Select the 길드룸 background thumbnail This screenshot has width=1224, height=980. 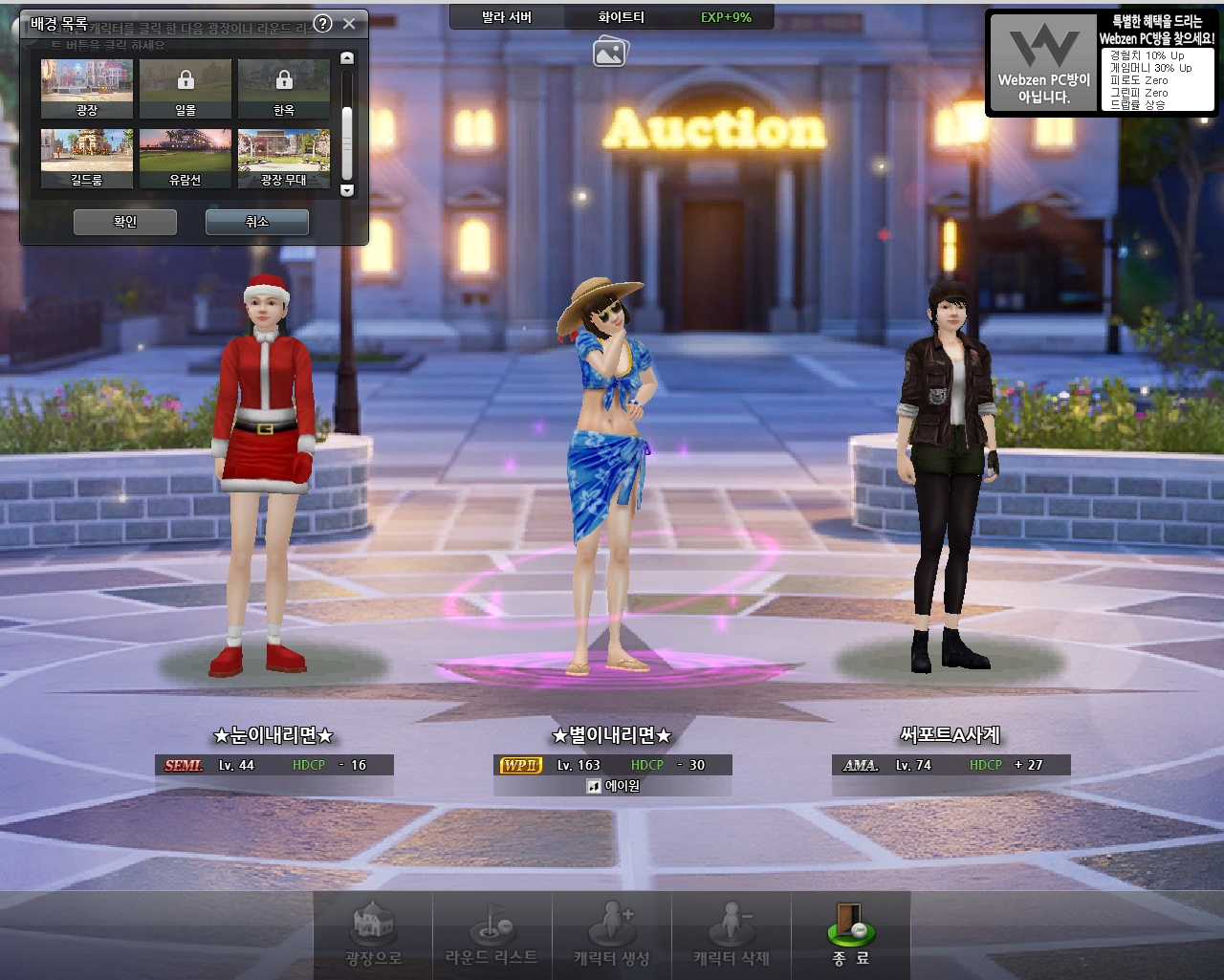[87, 158]
